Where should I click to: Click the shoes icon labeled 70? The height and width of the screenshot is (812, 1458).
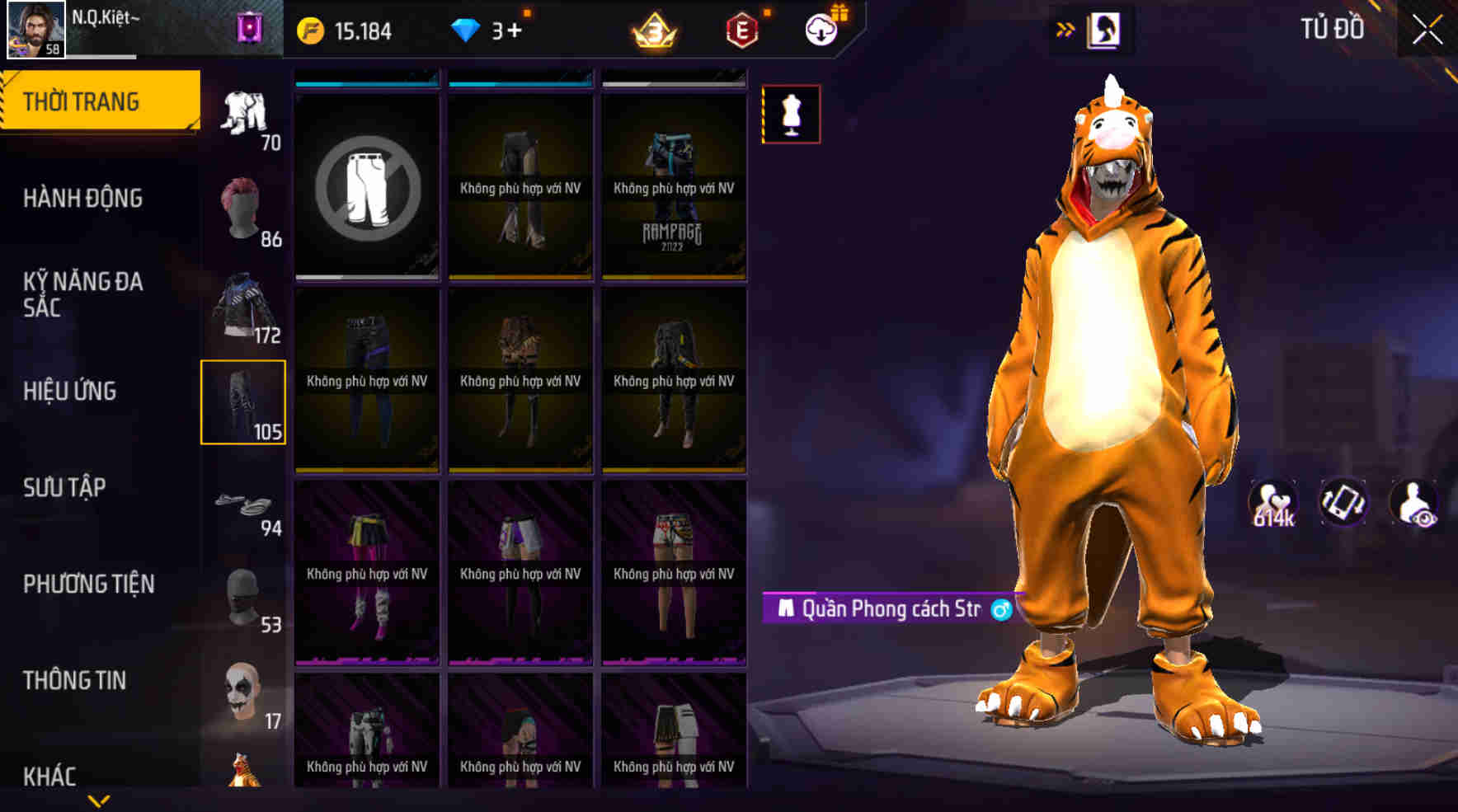coord(244,115)
